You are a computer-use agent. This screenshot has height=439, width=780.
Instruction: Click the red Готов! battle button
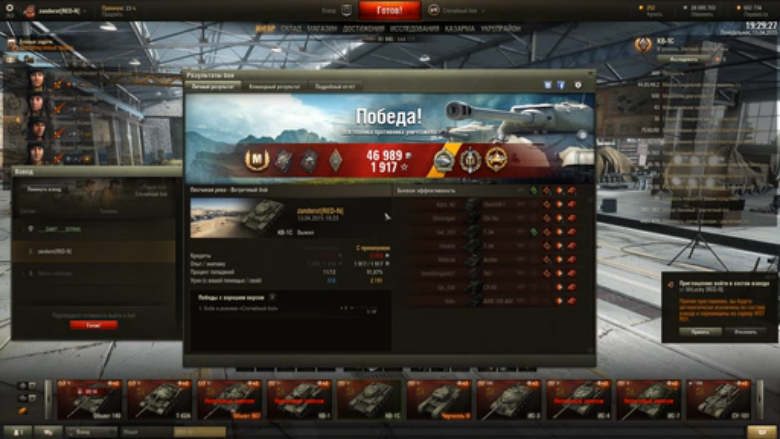[x=390, y=10]
